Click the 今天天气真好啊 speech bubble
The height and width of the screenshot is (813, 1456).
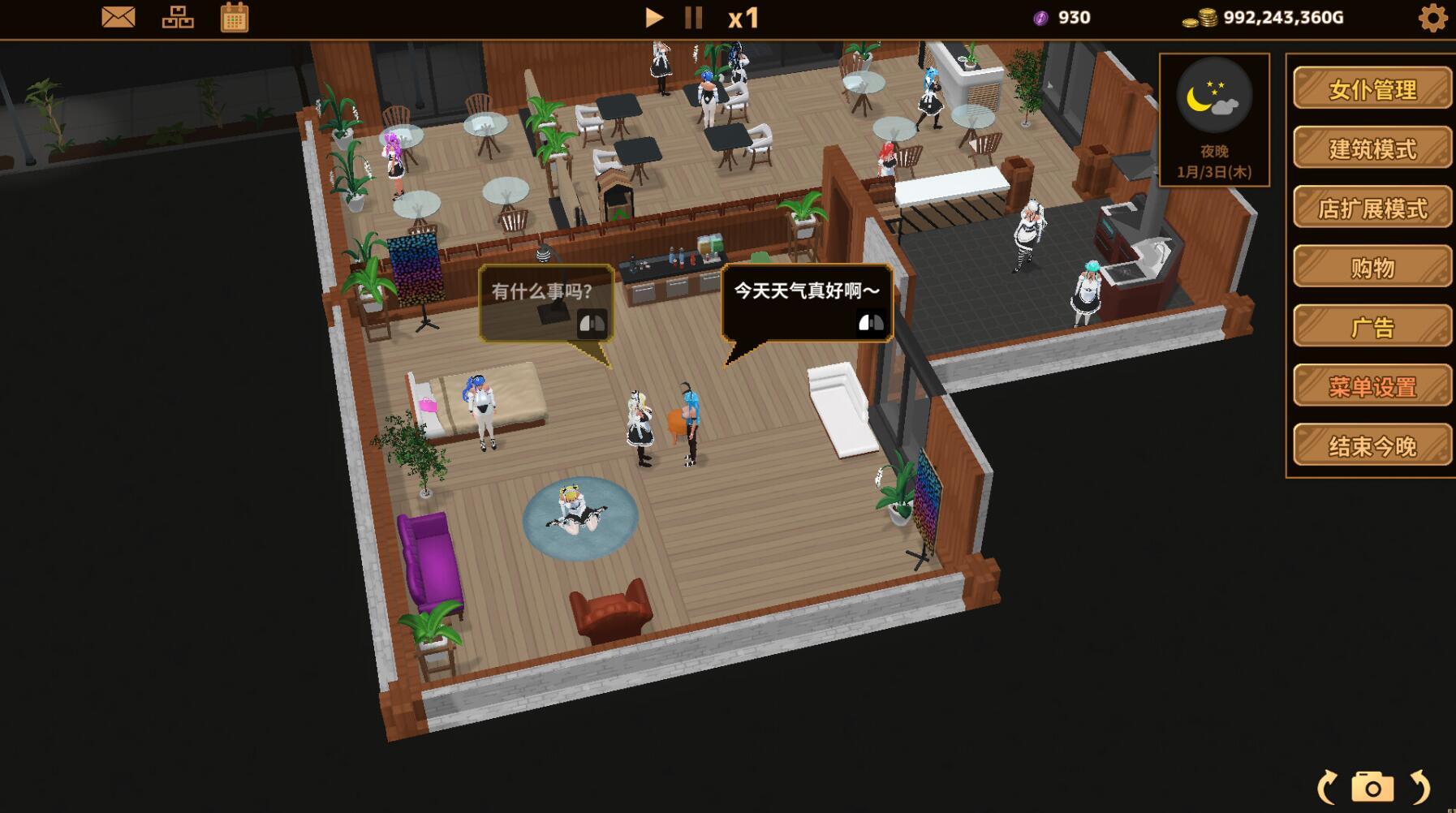pyautogui.click(x=804, y=302)
